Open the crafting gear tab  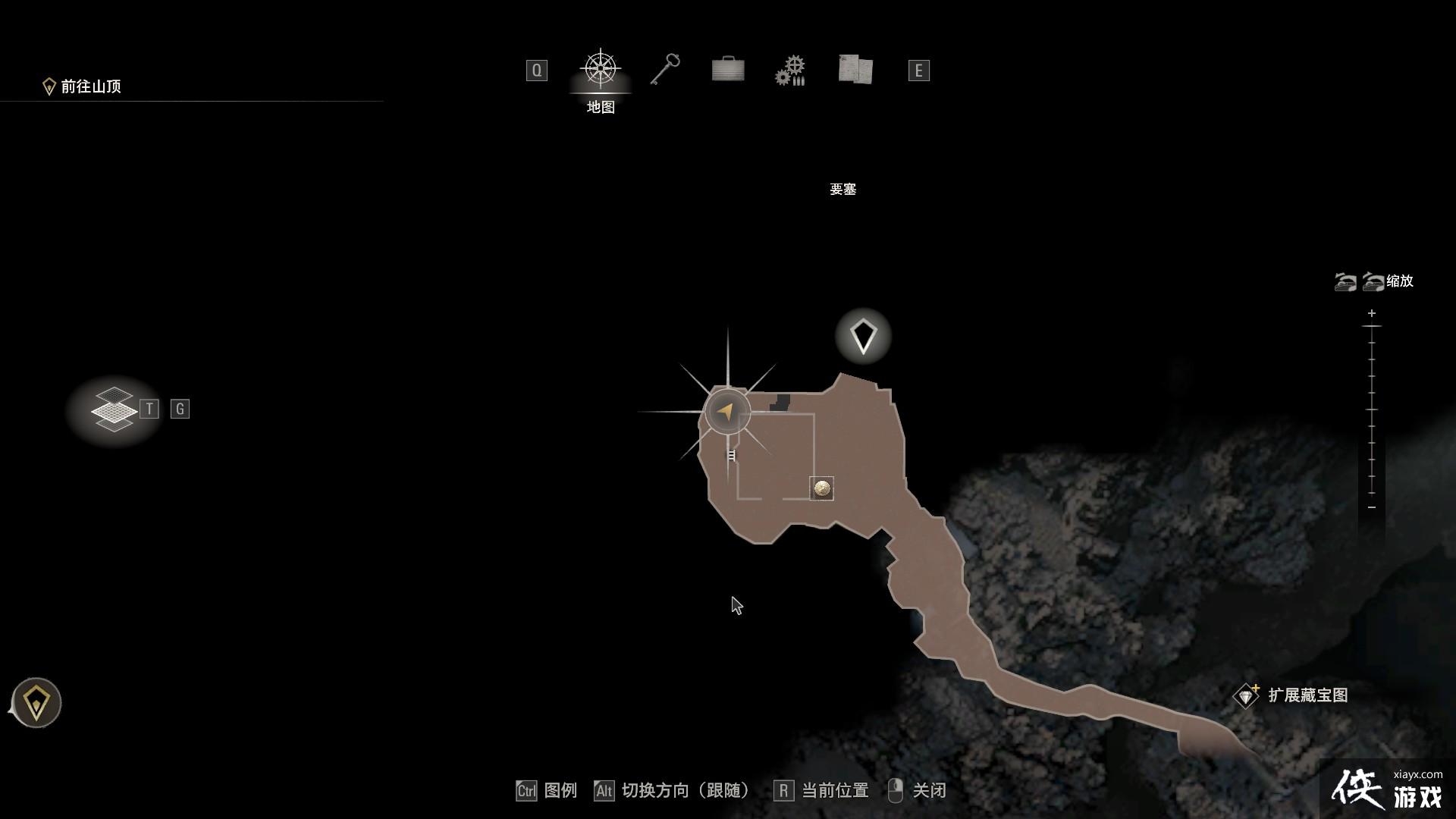pyautogui.click(x=790, y=69)
